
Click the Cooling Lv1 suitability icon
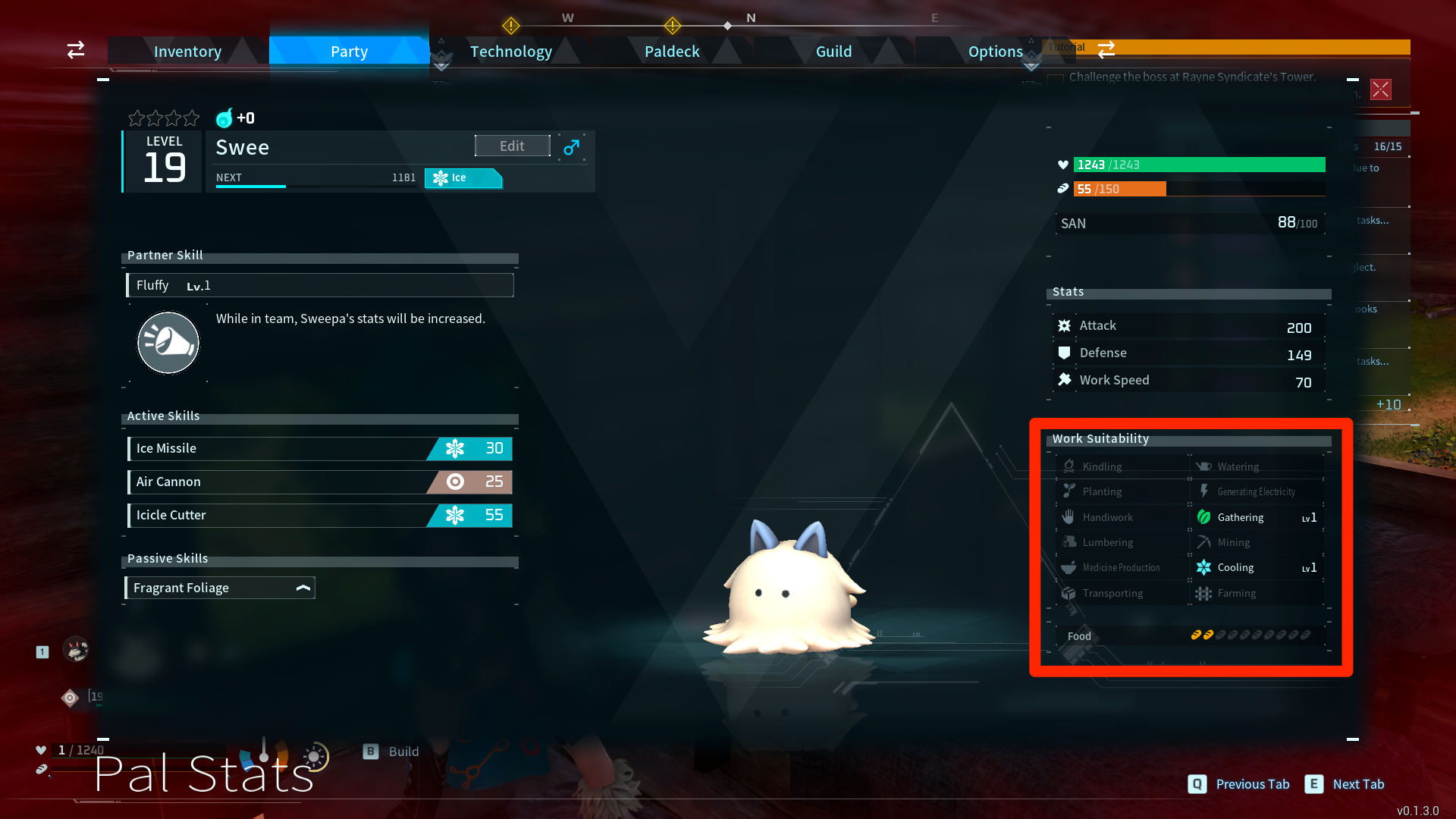pos(1203,567)
